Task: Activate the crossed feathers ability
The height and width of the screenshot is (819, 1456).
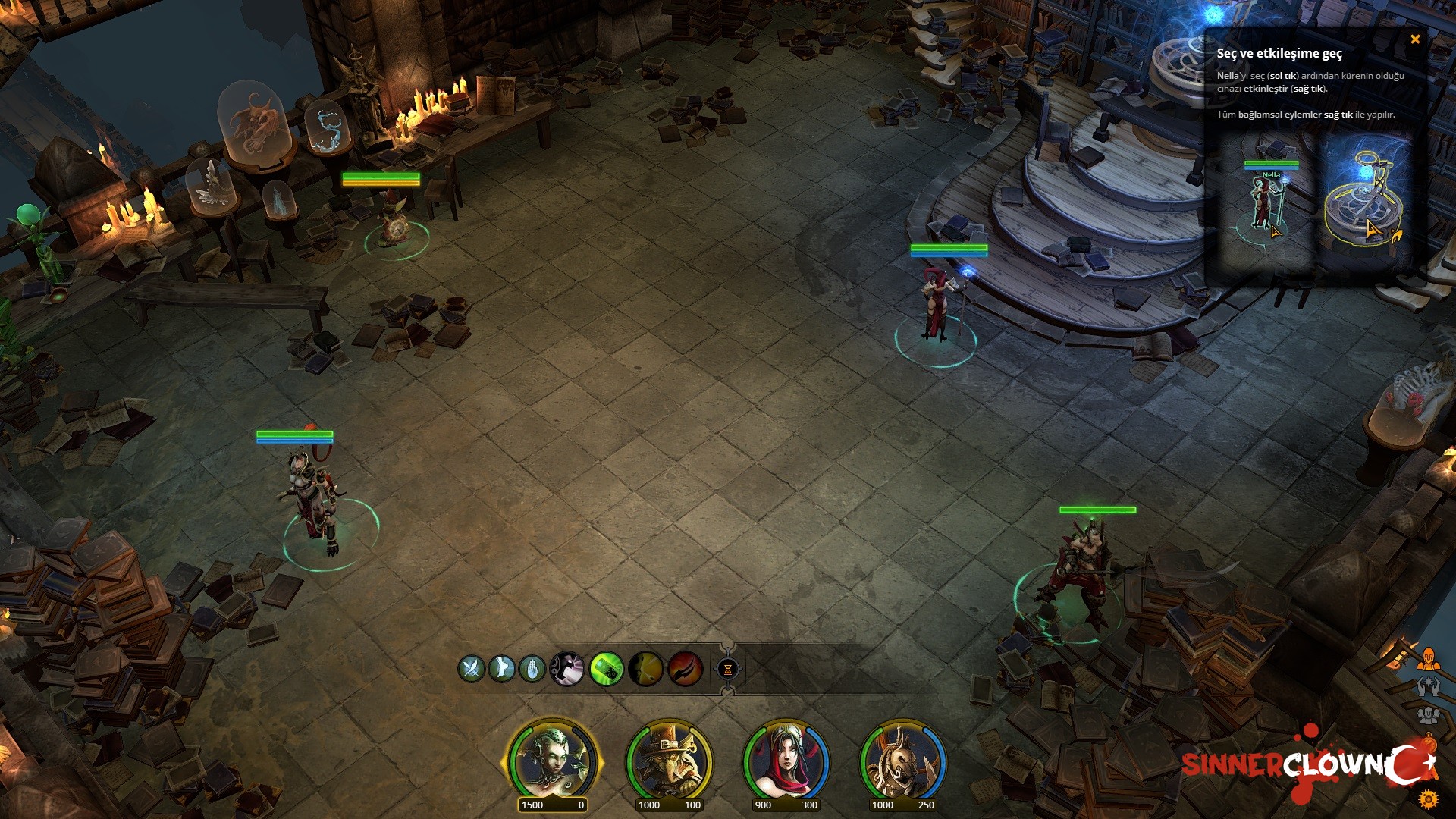Action: point(471,669)
